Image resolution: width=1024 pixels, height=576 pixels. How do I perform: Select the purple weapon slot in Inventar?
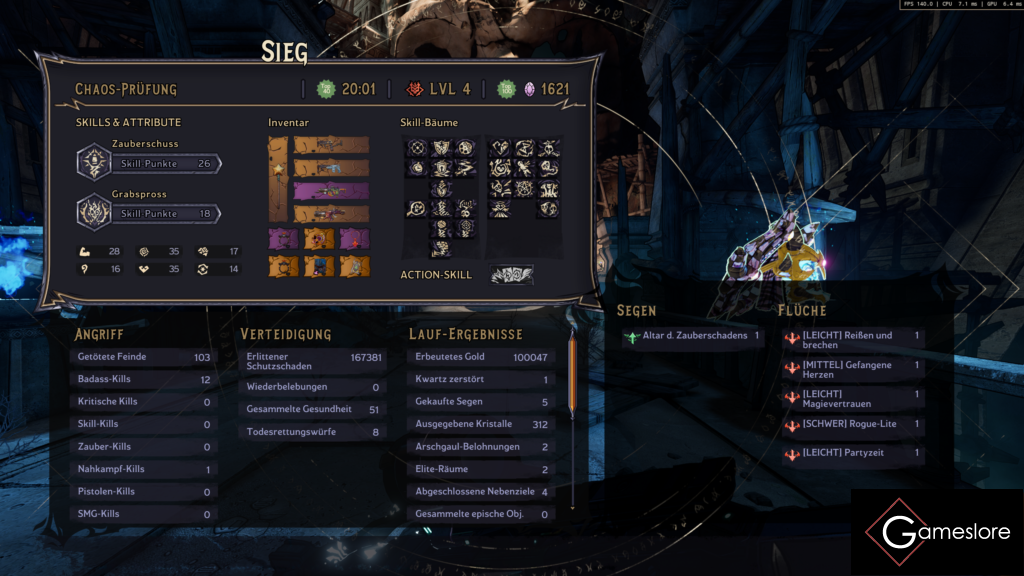click(x=331, y=190)
